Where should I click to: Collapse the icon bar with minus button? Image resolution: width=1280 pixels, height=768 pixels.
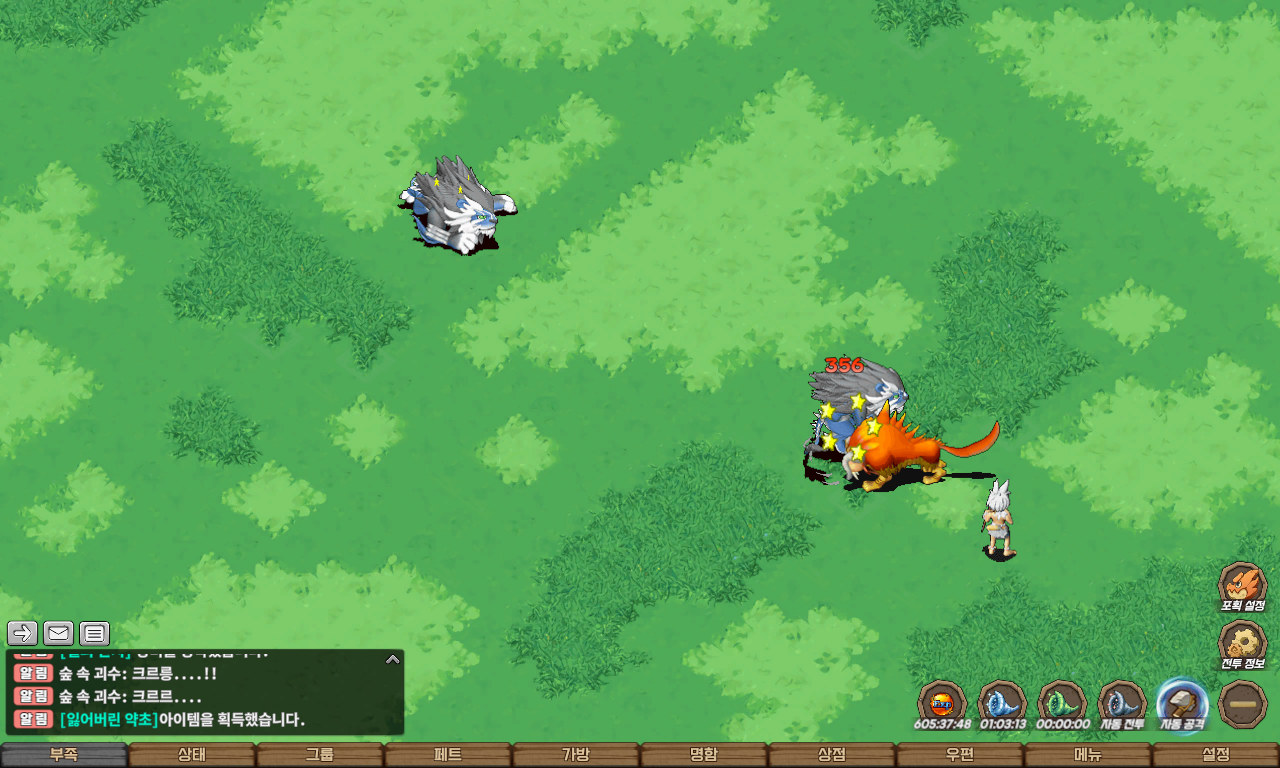pos(1243,704)
